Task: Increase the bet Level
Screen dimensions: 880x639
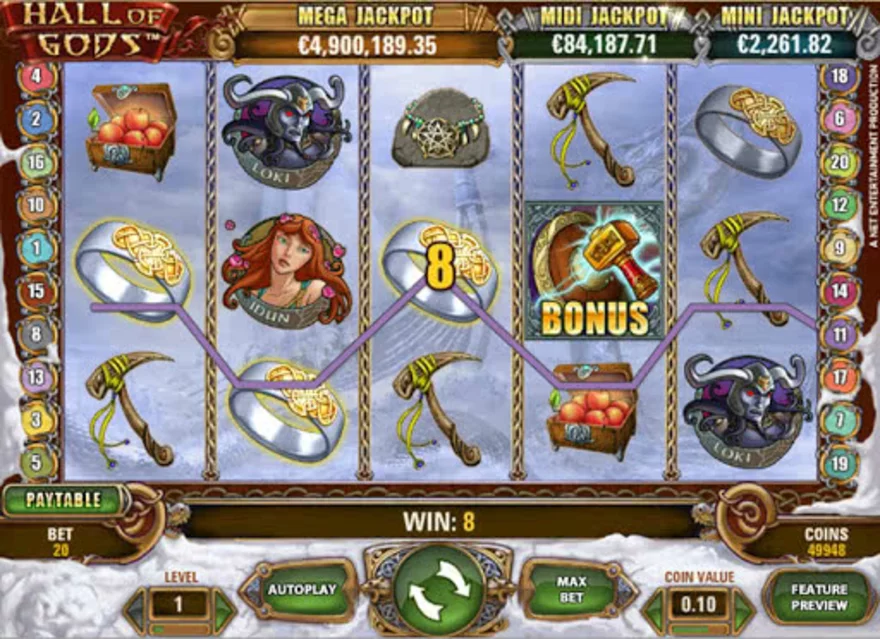Action: coord(224,606)
